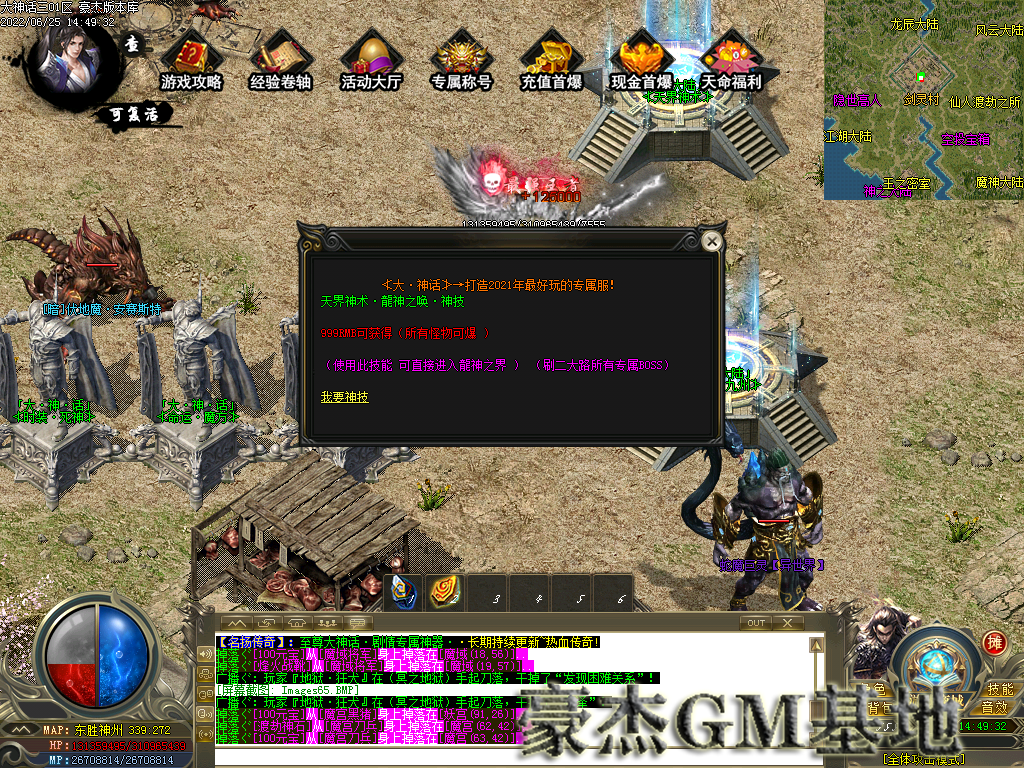
Task: Select the orange item in hotbar slot 2
Action: coord(445,593)
